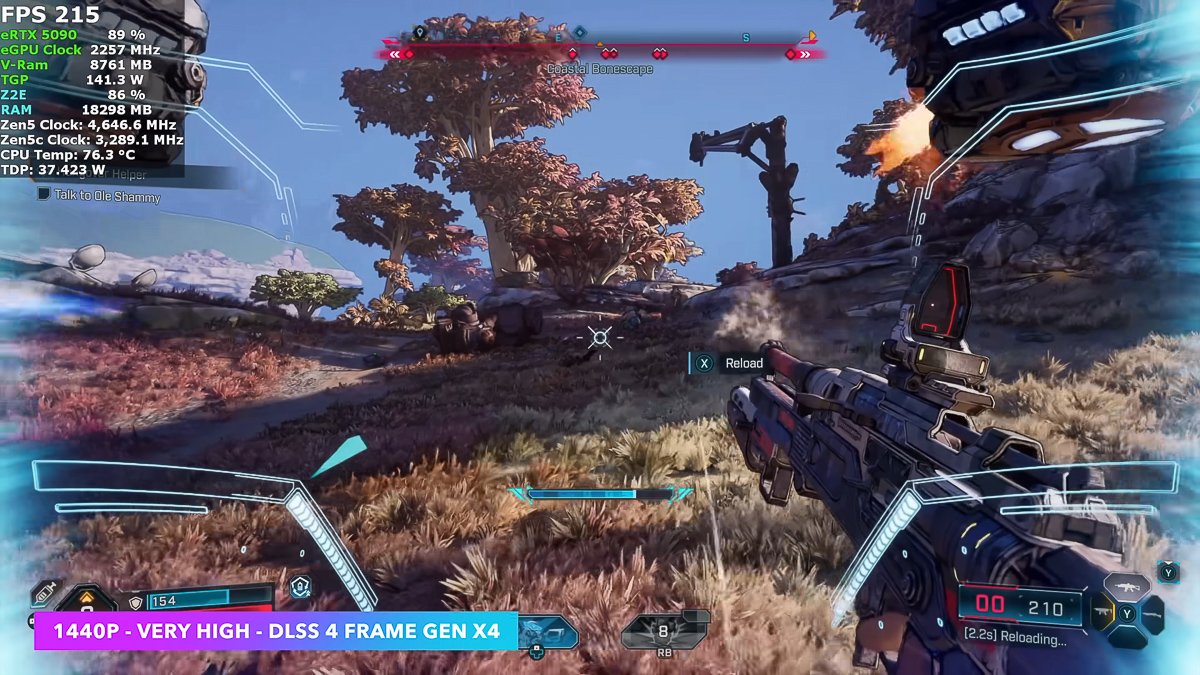Activate the repkit syringe icon
Screen dimensions: 1200x675
pos(45,592)
